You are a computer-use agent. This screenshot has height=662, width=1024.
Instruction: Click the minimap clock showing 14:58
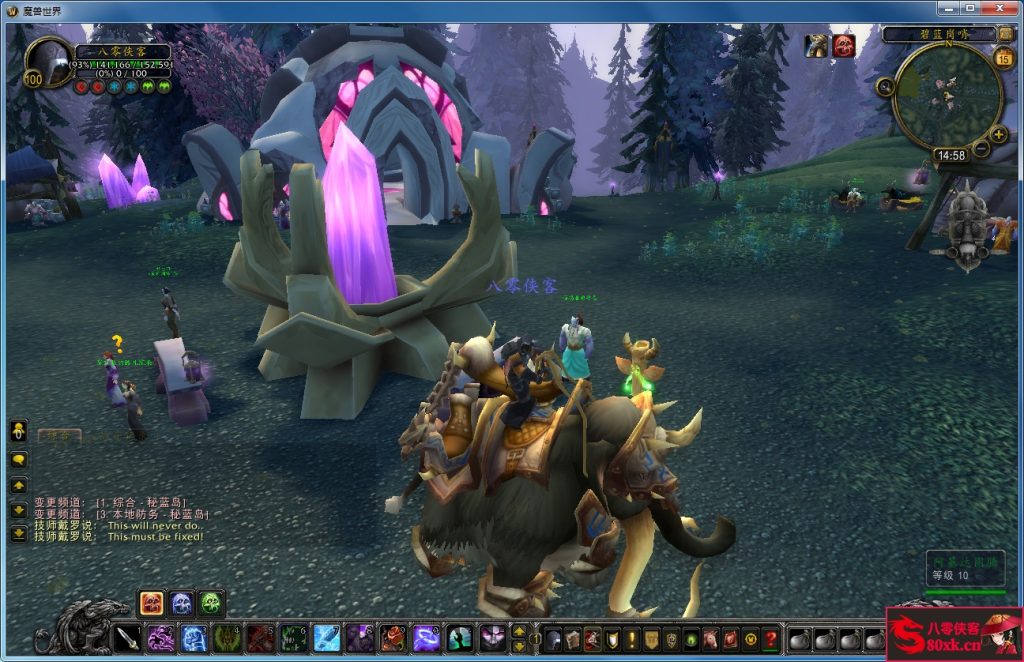click(949, 156)
